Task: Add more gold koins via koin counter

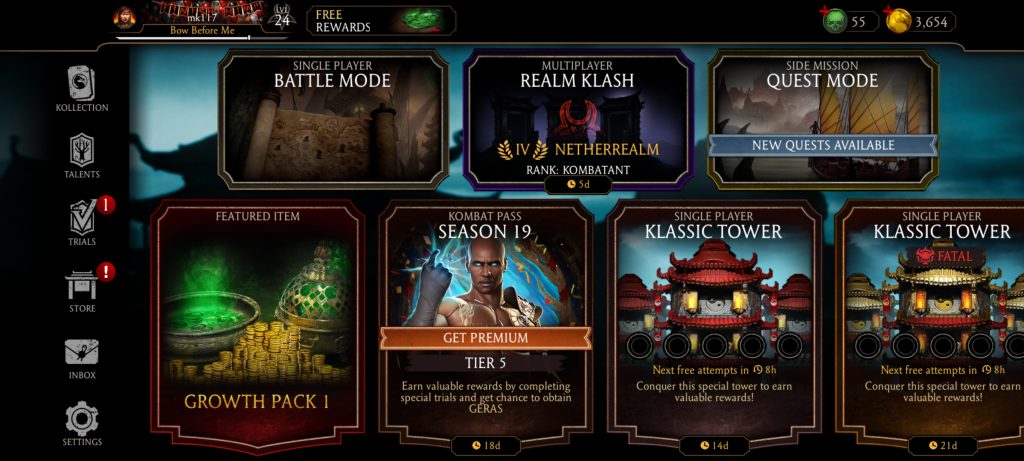Action: (x=899, y=21)
